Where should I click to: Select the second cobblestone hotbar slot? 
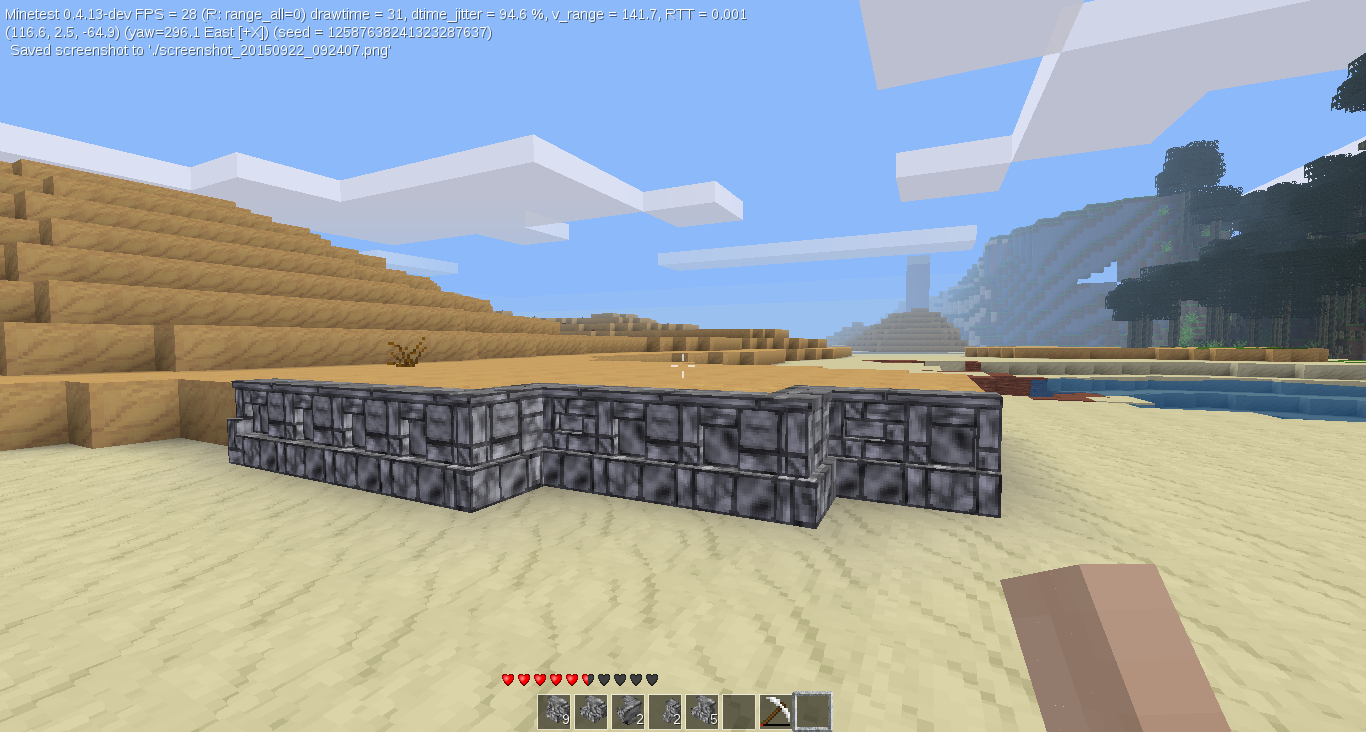point(591,710)
